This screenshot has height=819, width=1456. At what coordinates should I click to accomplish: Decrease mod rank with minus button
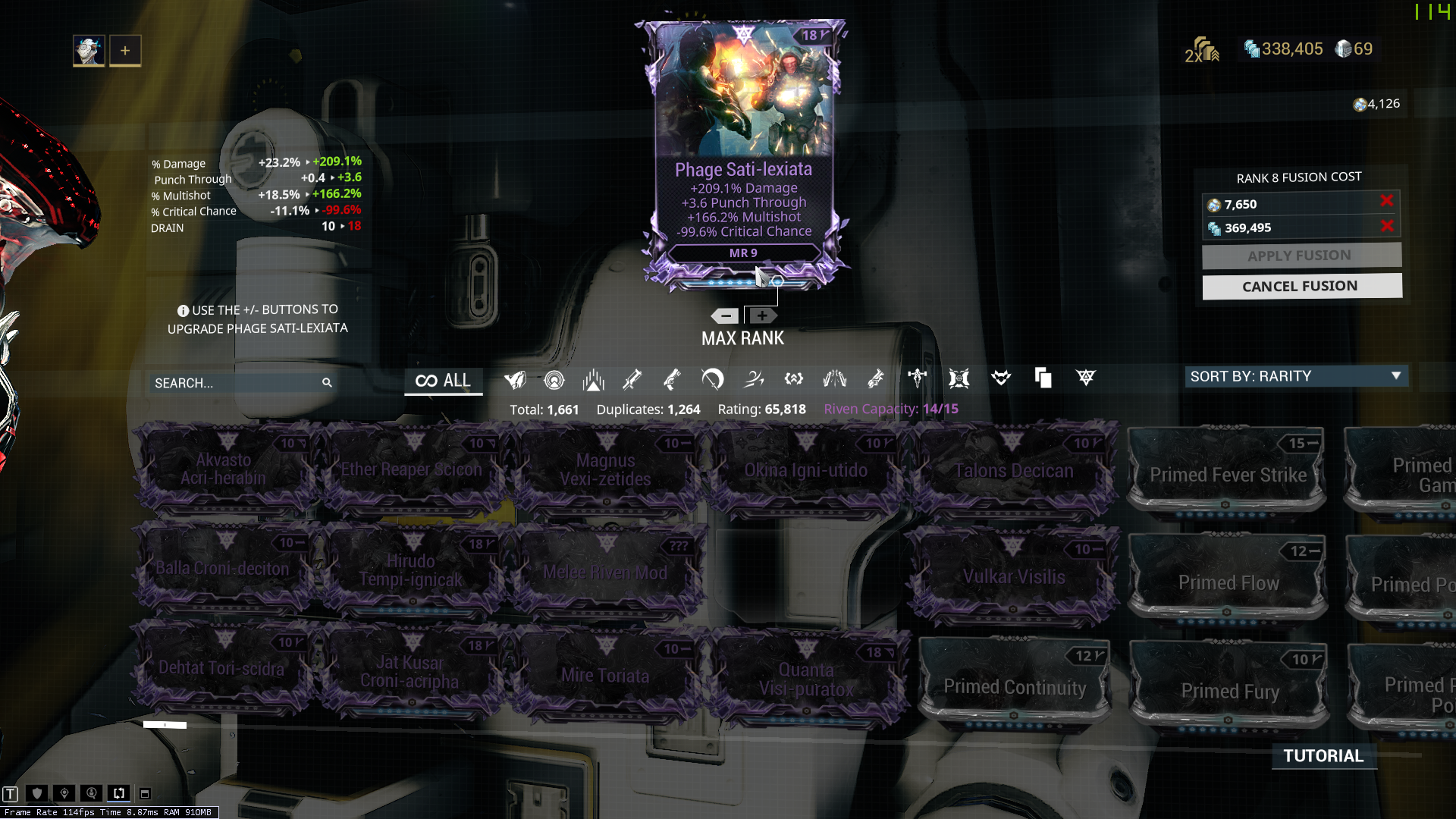726,316
